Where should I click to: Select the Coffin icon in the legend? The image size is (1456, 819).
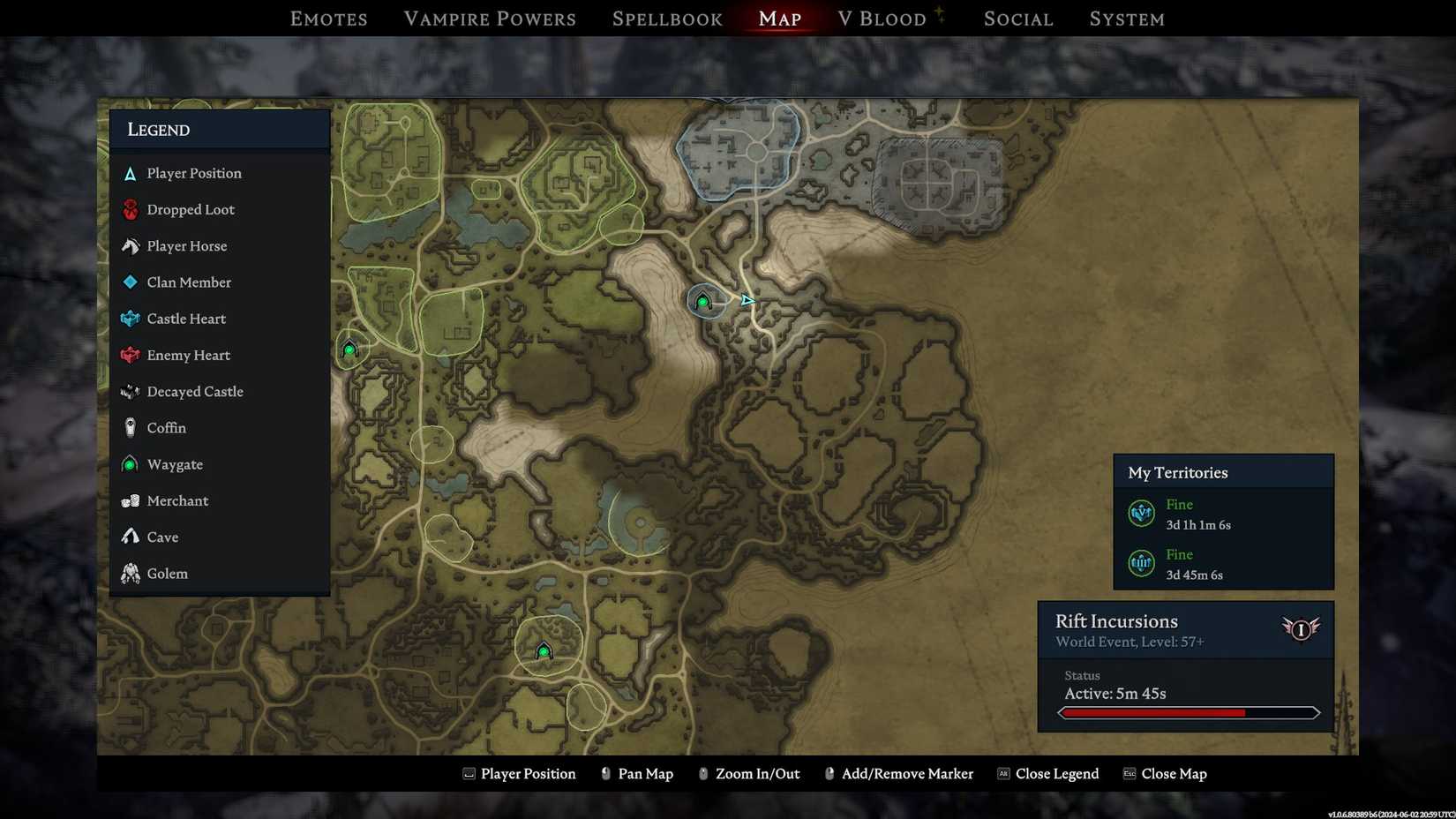[130, 428]
